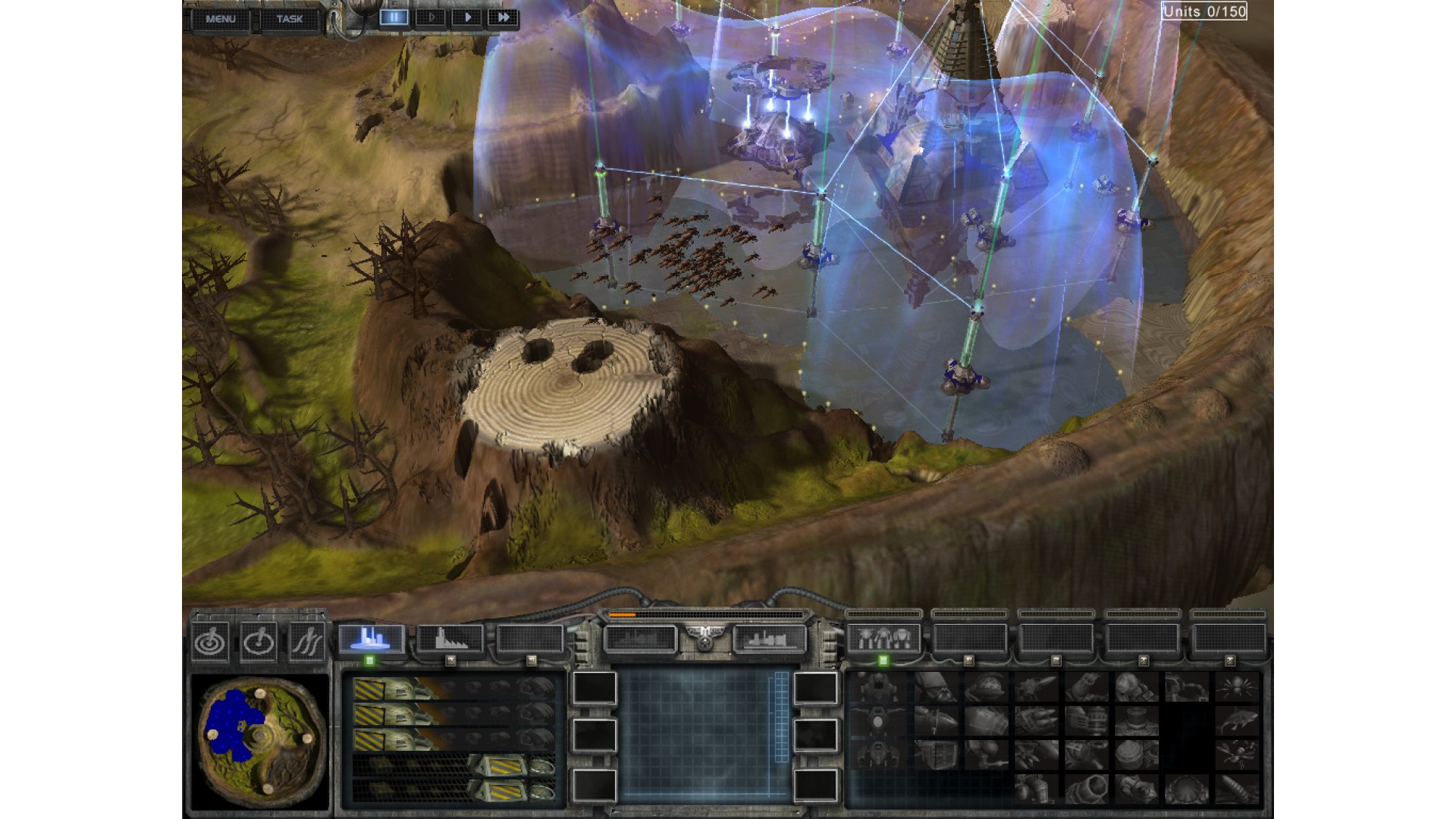
Task: Select the spider unit icon
Action: pyautogui.click(x=1238, y=687)
